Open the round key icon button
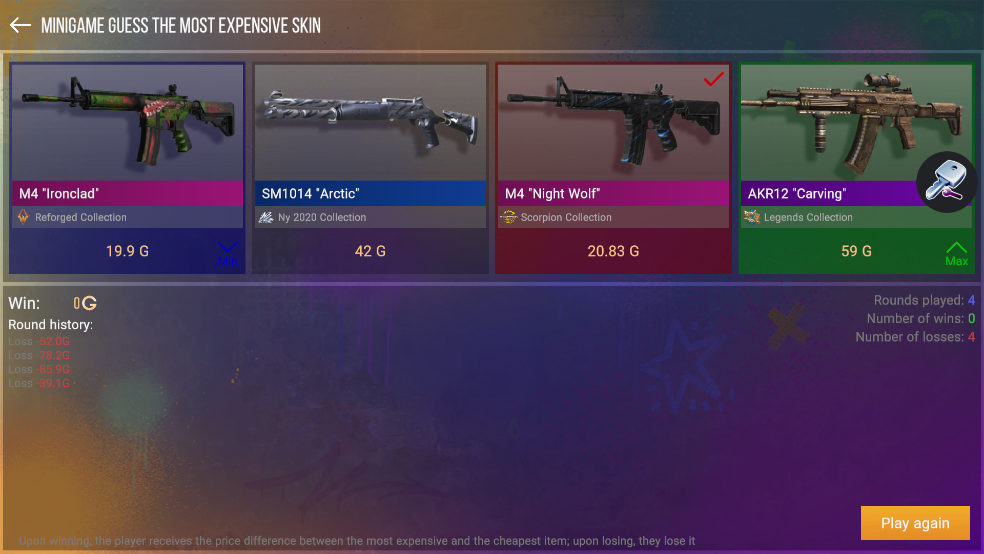Viewport: 984px width, 554px height. [x=946, y=182]
